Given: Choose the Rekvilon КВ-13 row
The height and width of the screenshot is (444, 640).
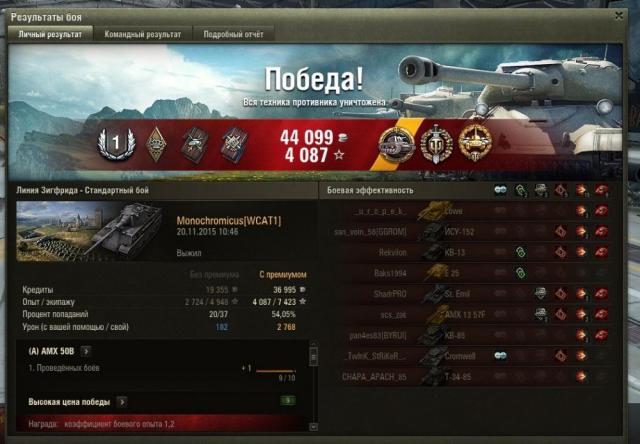Looking at the screenshot, I should (x=470, y=252).
